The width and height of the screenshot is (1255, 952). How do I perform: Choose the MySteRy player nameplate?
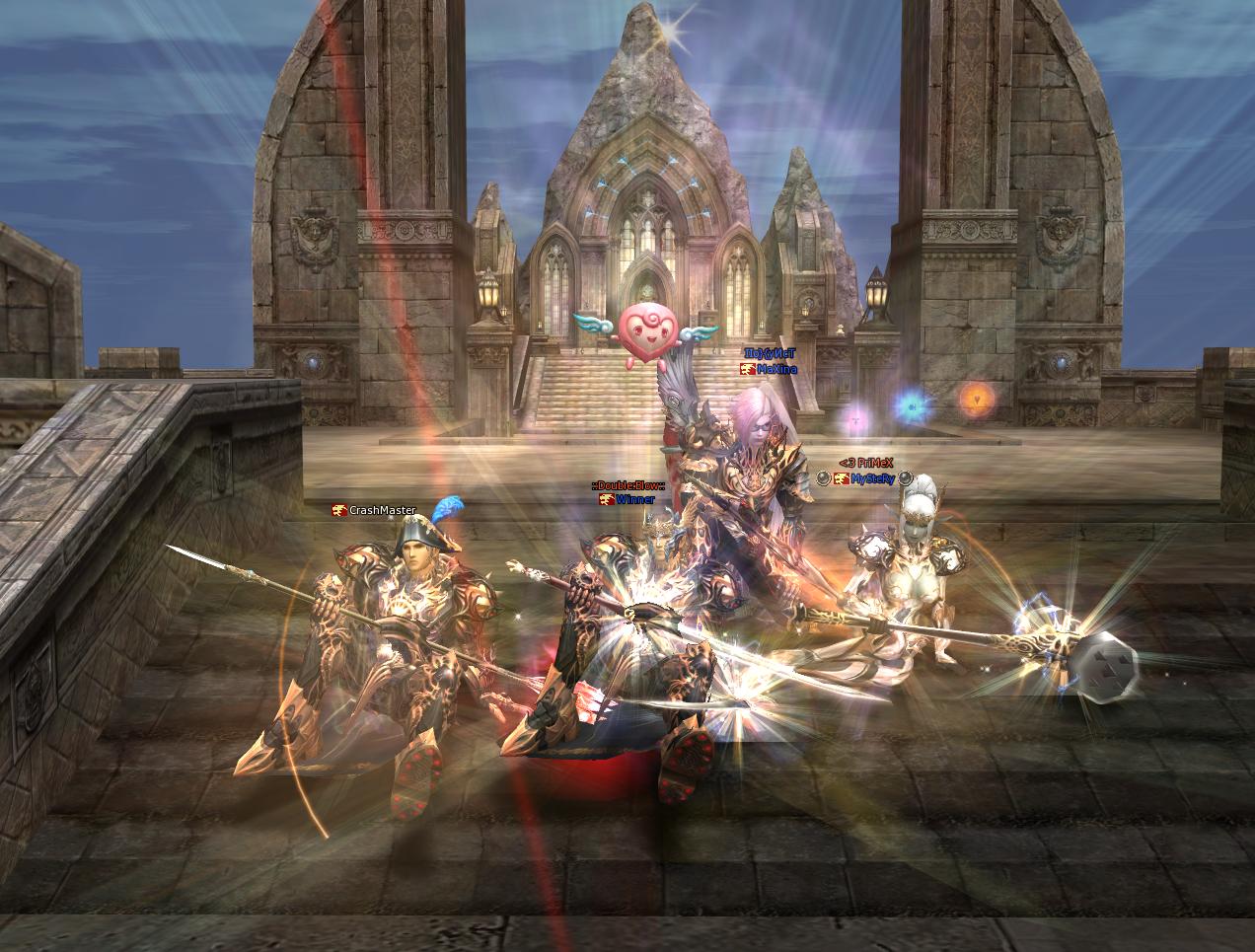pyautogui.click(x=872, y=478)
